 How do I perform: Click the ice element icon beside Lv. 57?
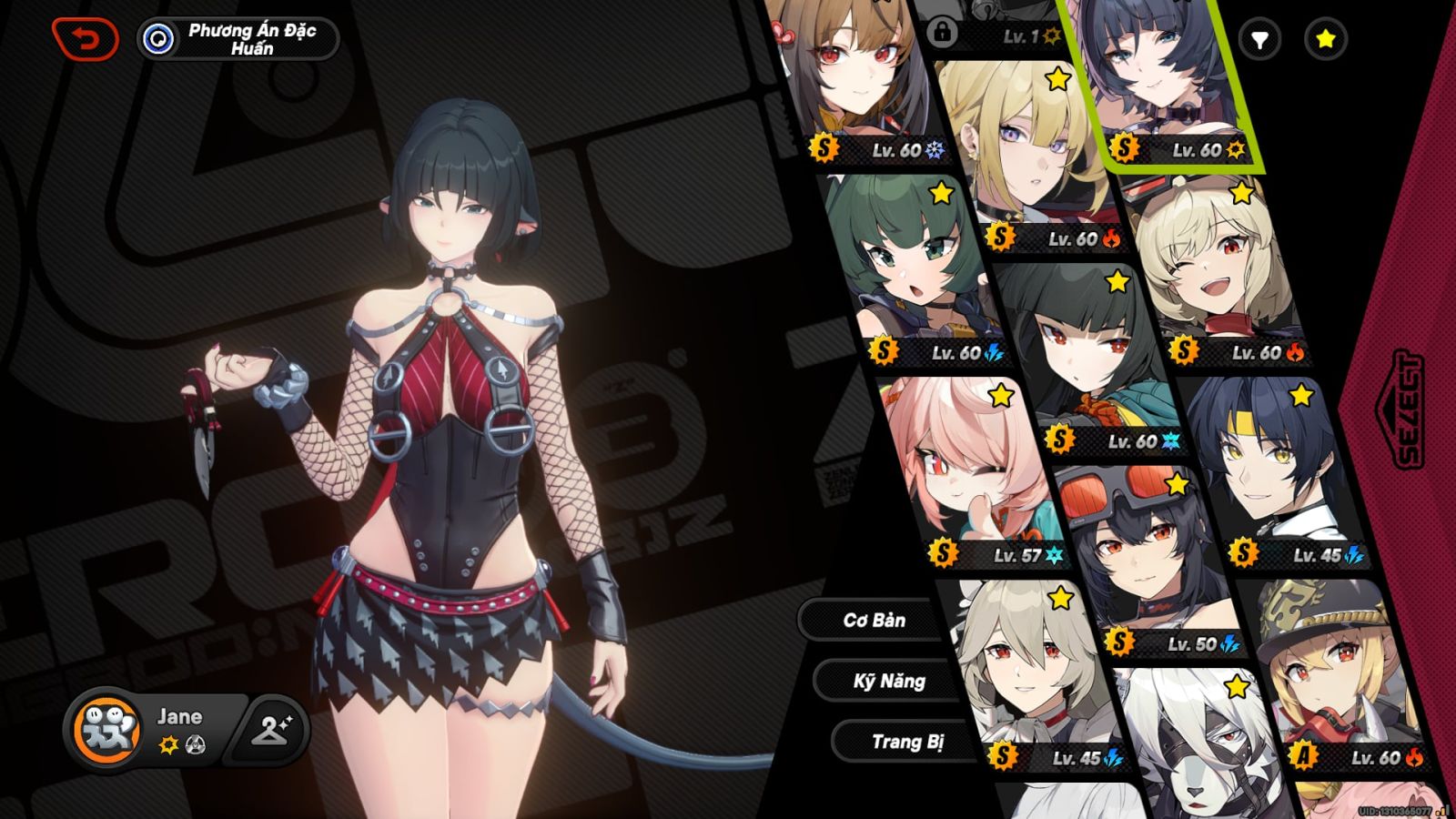1054,554
